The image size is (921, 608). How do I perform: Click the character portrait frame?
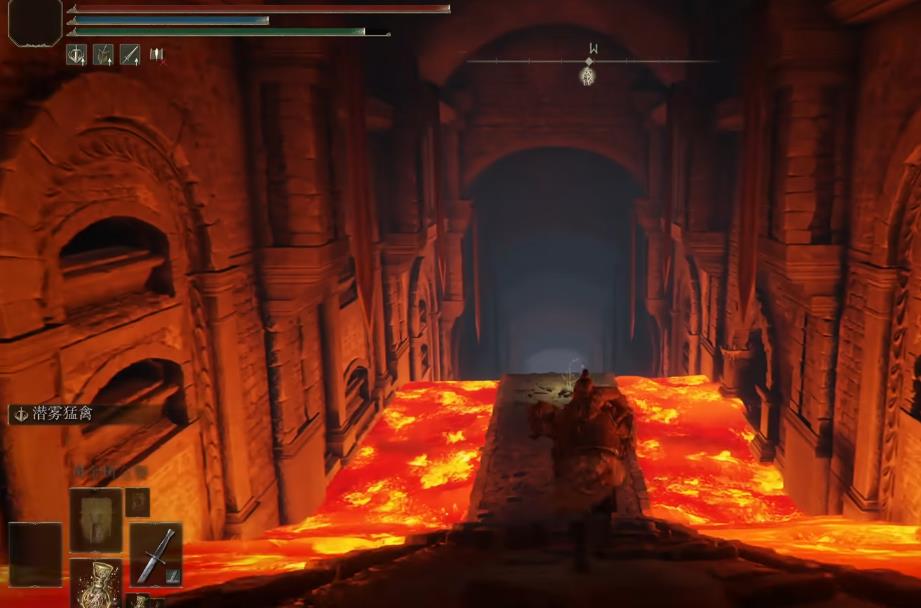pos(35,21)
